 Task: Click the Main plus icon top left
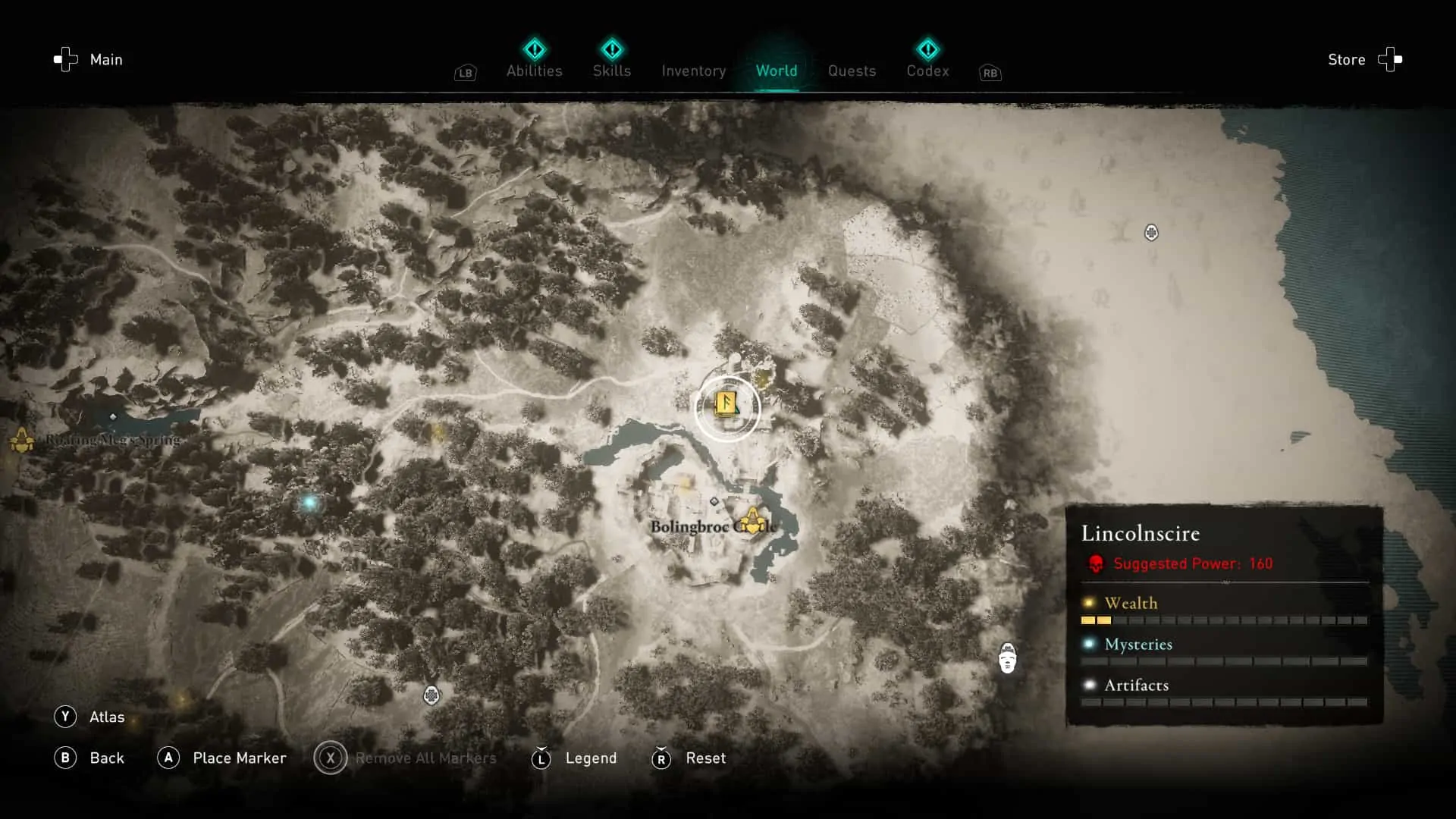(x=65, y=59)
